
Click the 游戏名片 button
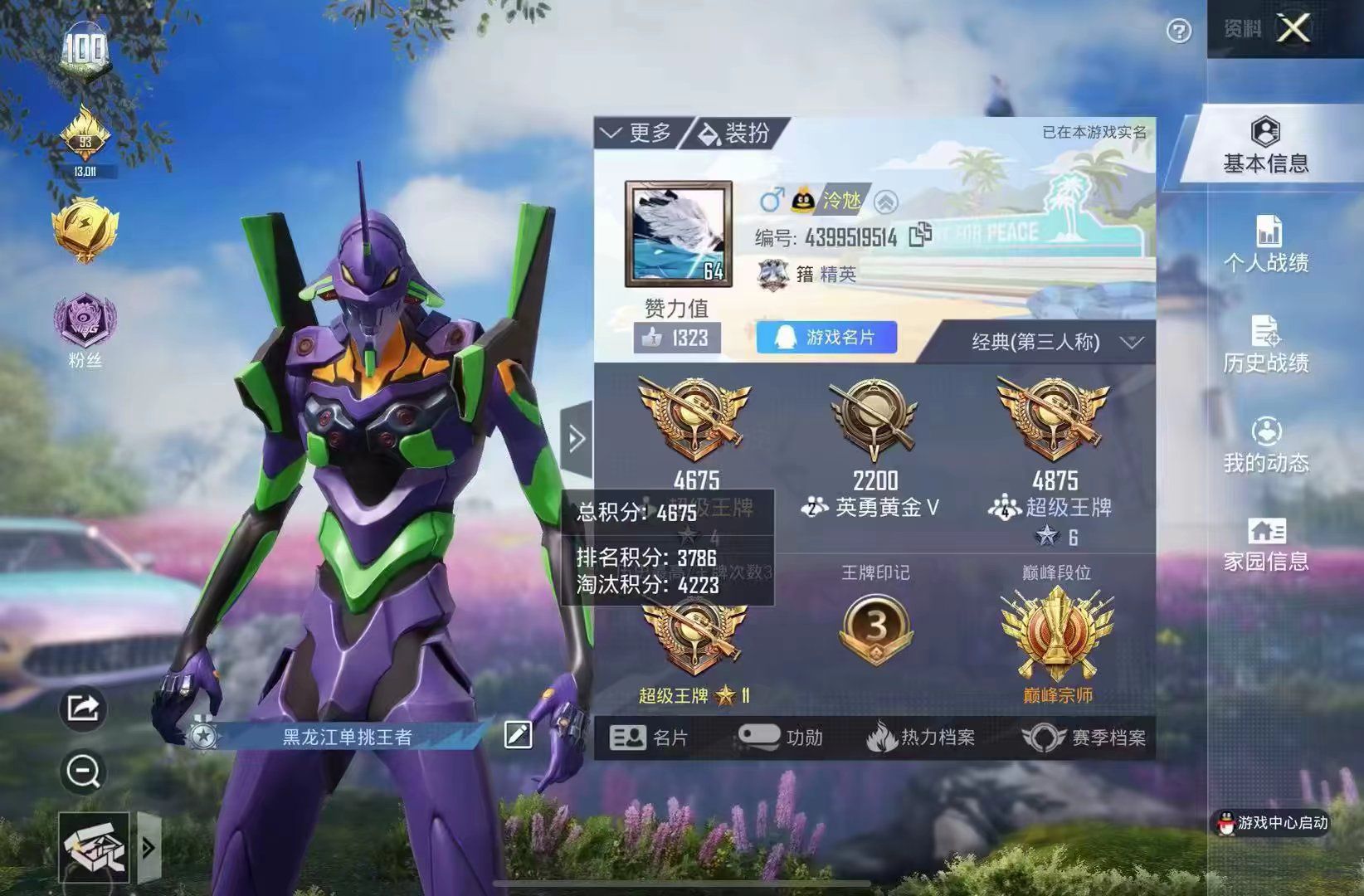coord(826,338)
